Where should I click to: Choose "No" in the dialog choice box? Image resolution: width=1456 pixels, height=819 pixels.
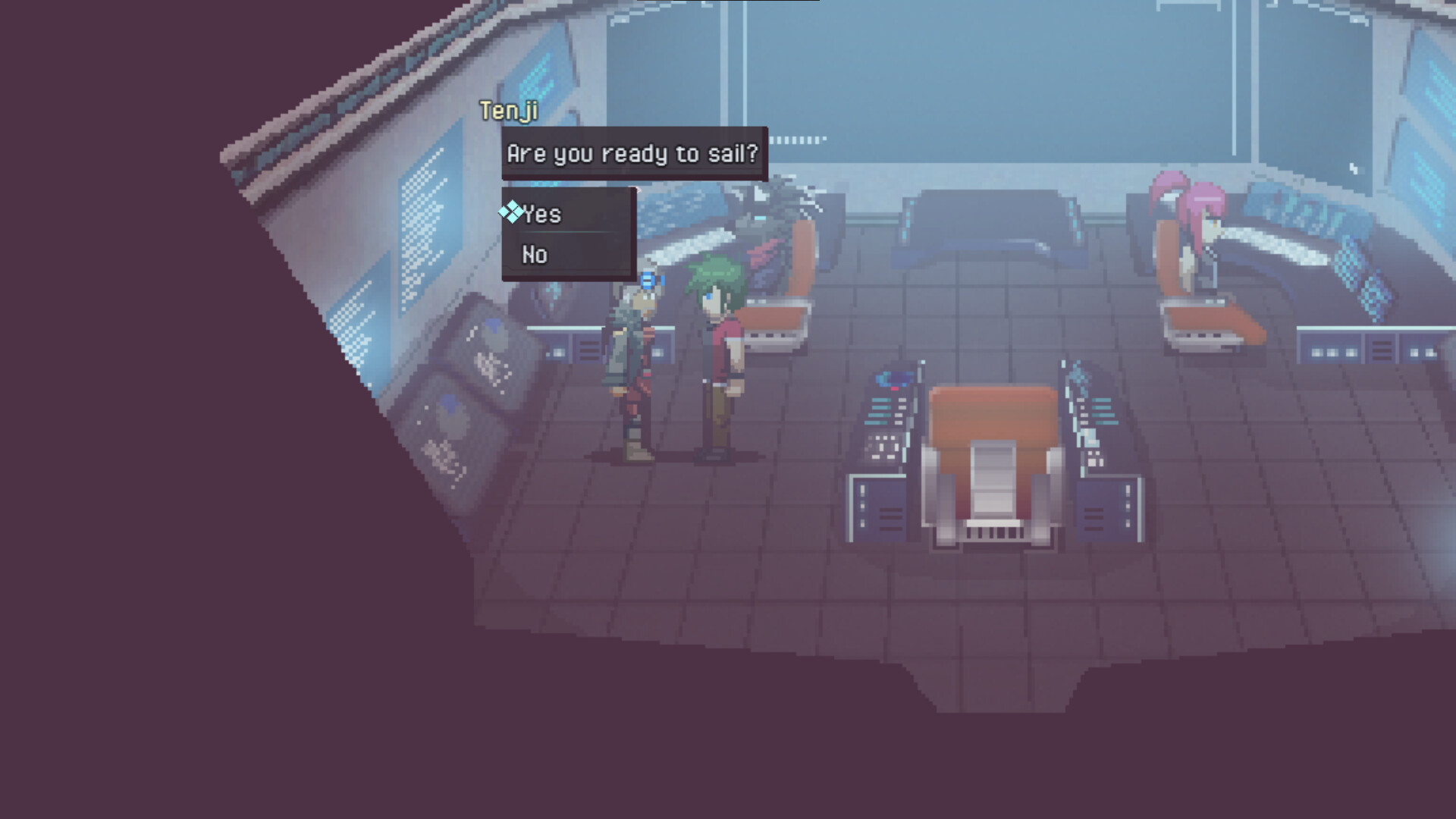coord(535,255)
